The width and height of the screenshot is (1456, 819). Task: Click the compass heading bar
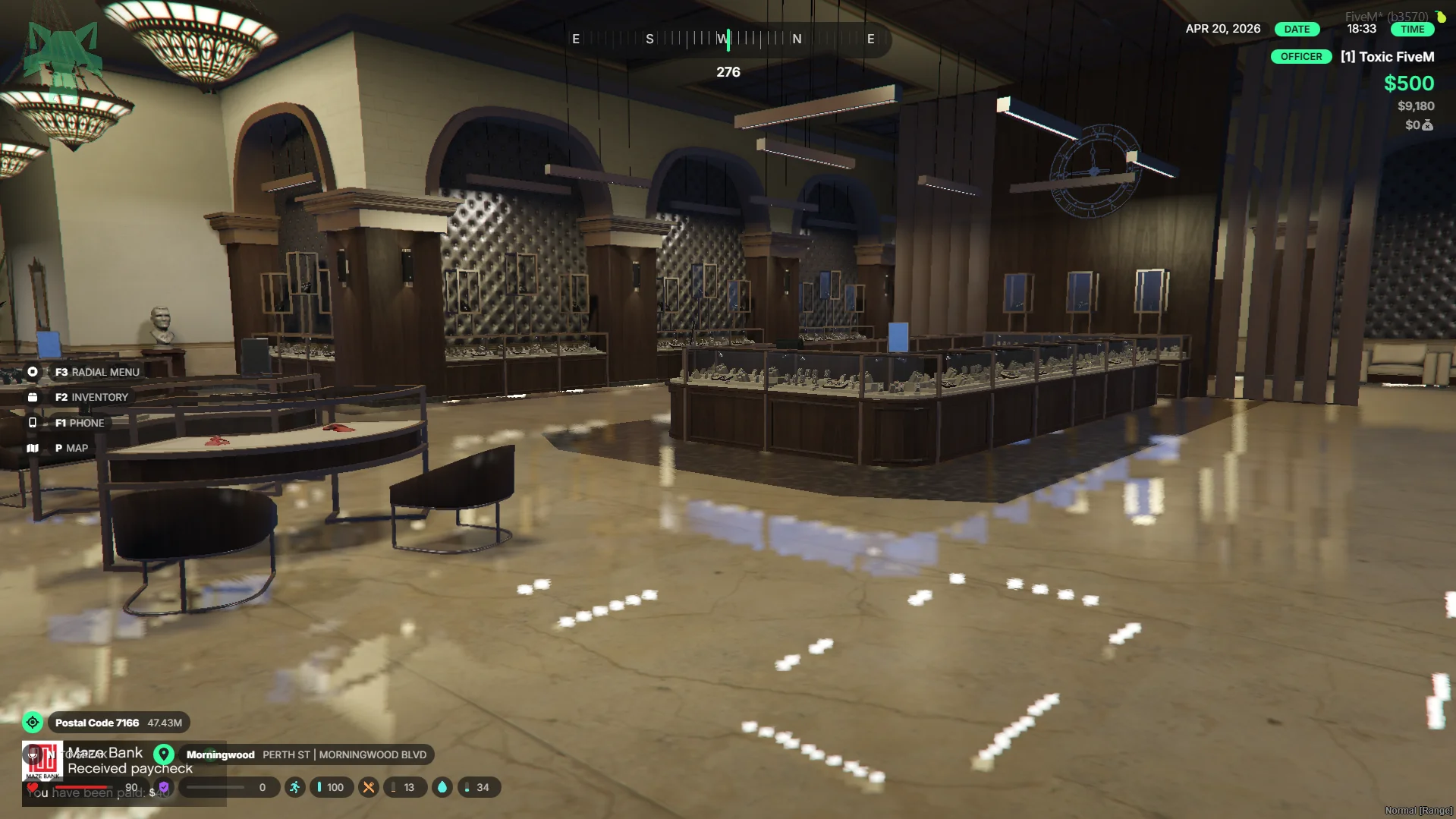[x=727, y=39]
